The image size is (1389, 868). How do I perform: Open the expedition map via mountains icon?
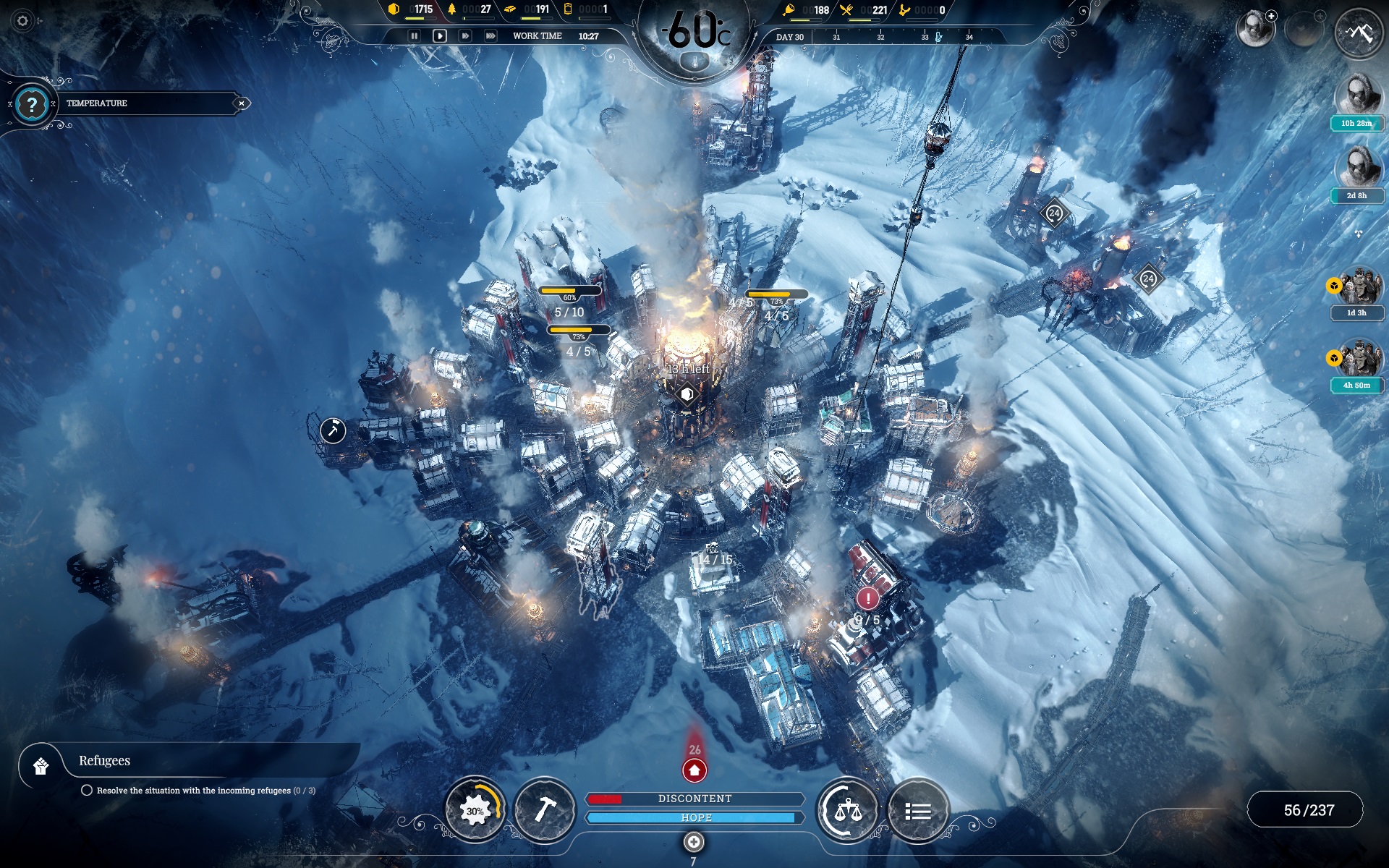1359,34
